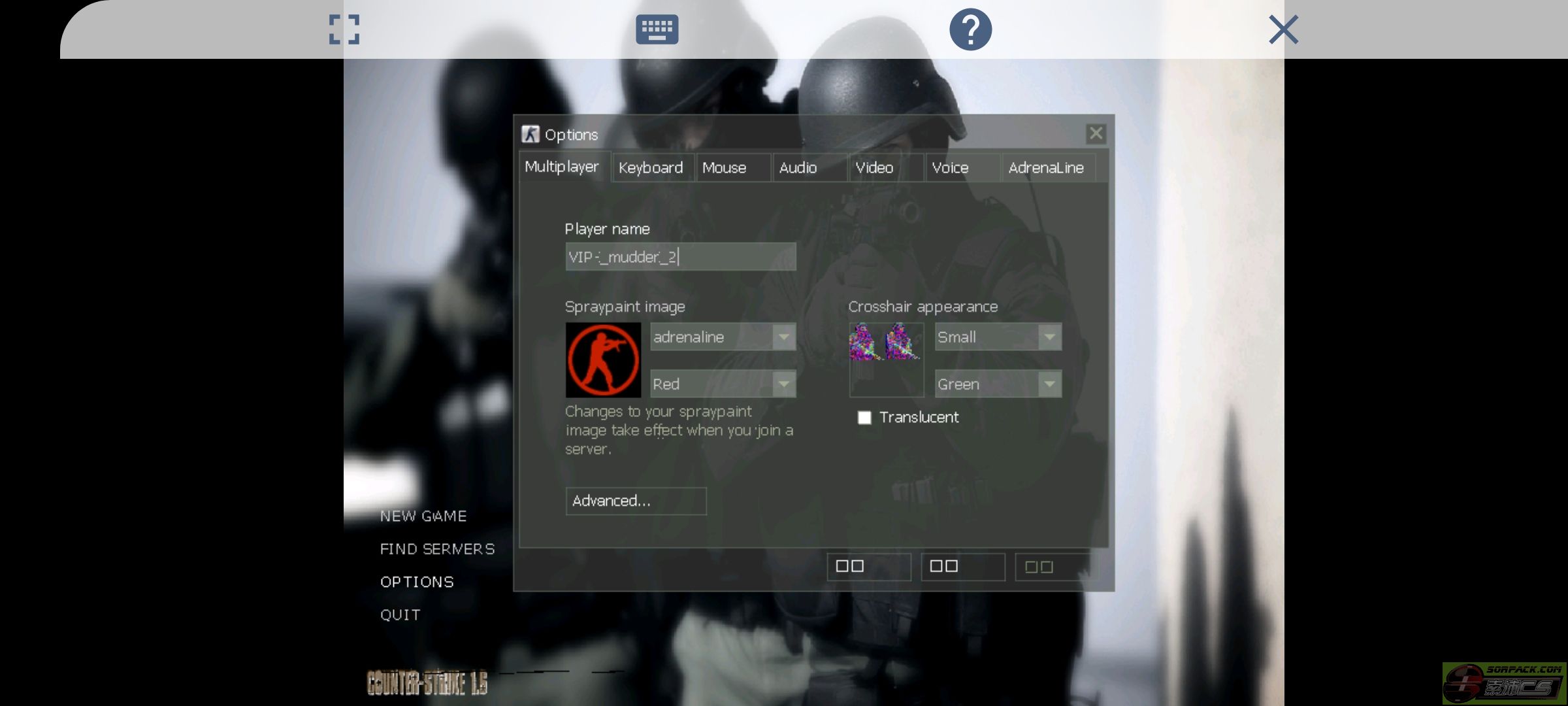The width and height of the screenshot is (1568, 706).
Task: Open the AdrenaLine tab
Action: pos(1046,168)
